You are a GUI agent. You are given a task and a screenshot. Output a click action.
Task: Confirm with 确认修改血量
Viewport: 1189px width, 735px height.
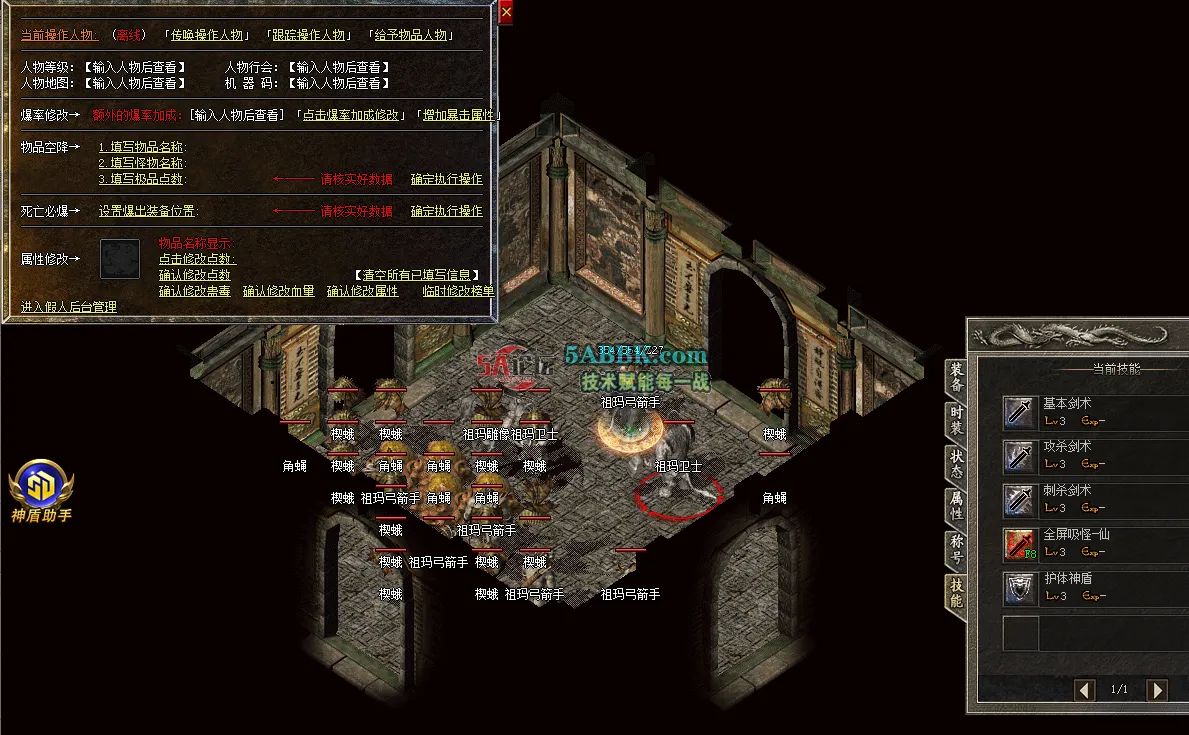pos(278,291)
